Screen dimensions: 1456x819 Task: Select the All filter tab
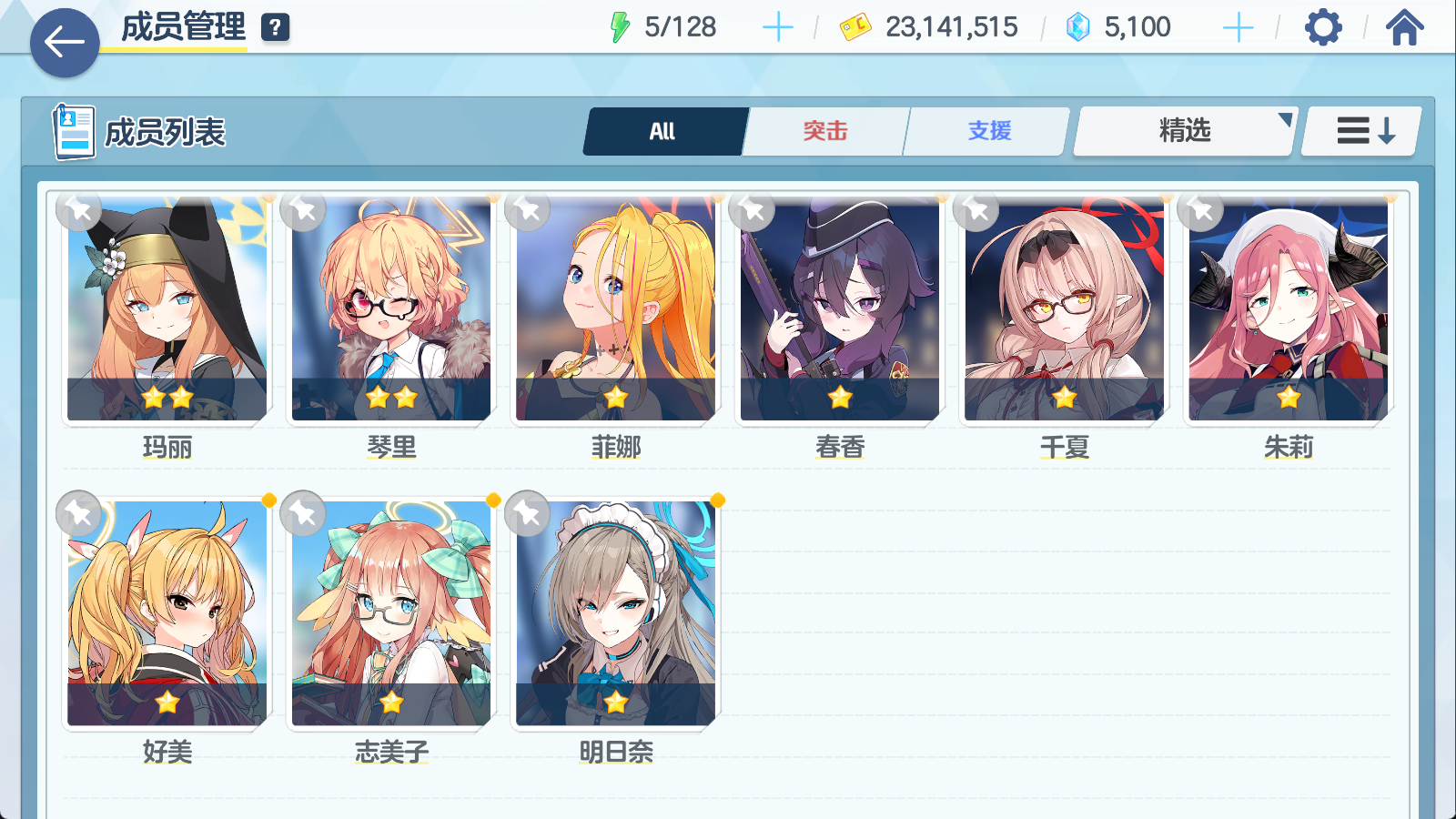tap(663, 130)
